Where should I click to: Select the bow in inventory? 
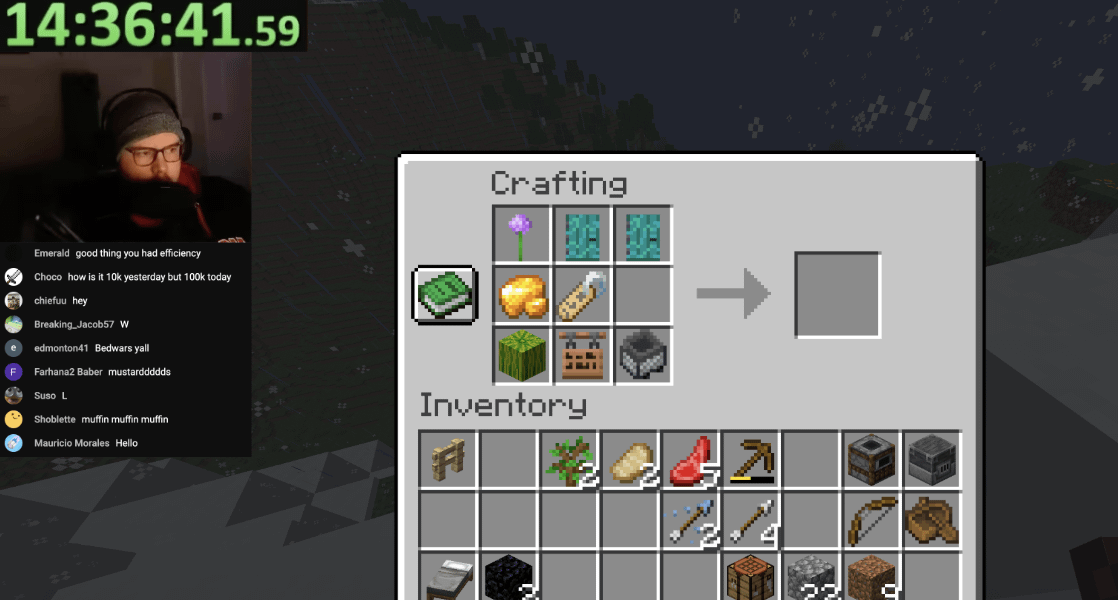tap(872, 520)
